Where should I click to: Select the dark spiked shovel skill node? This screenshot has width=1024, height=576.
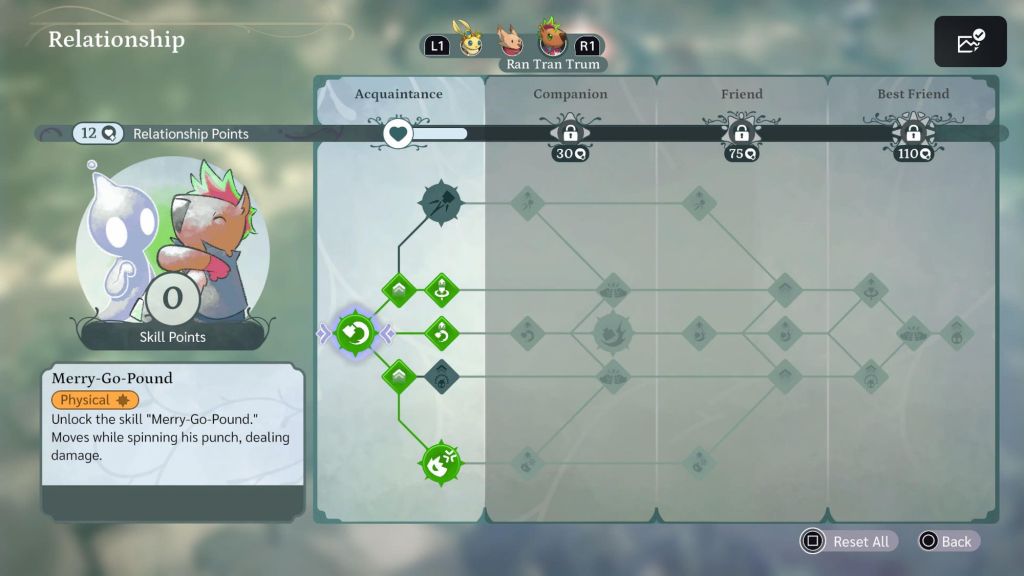tap(441, 202)
